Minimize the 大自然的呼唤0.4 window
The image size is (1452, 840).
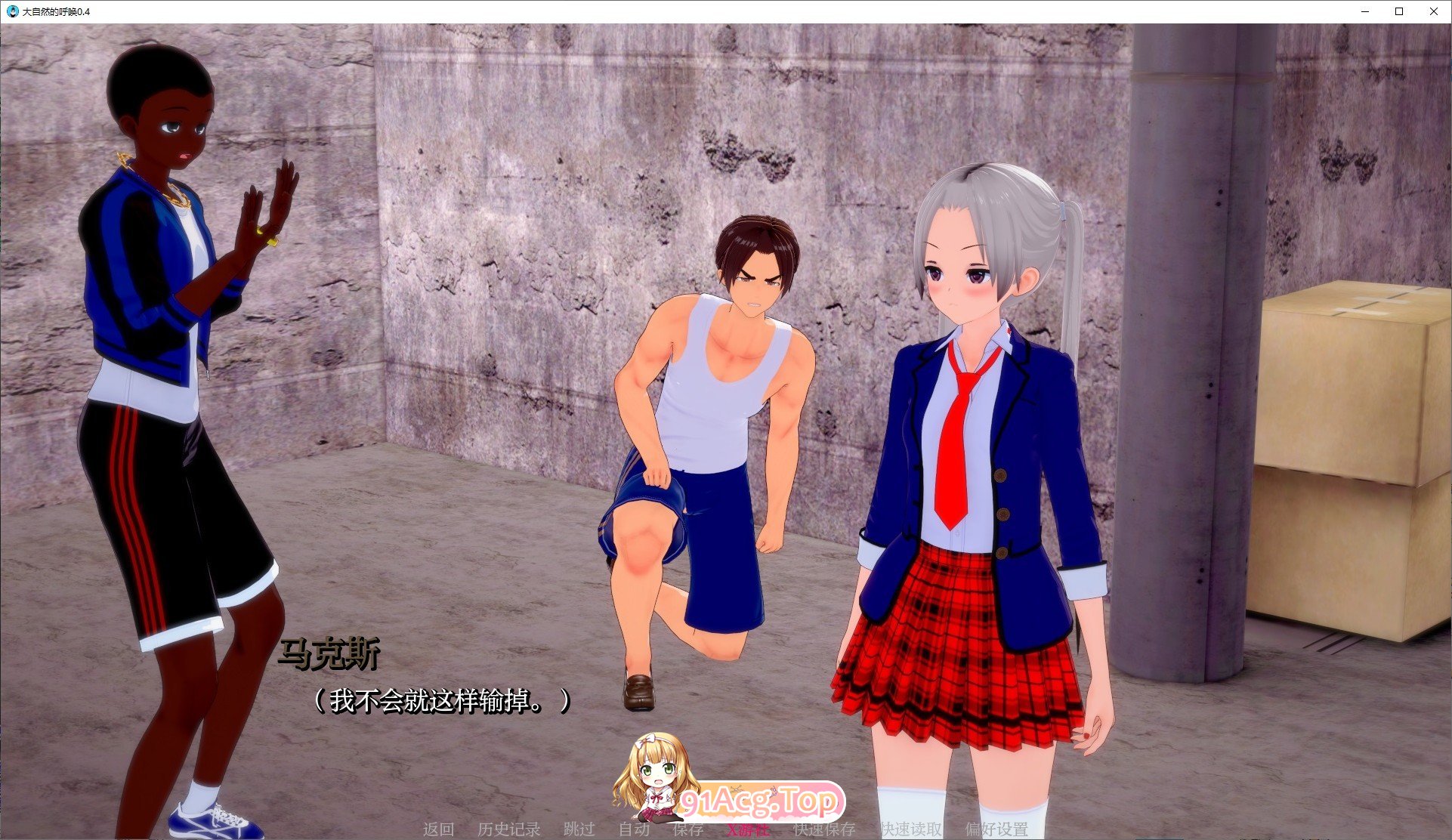click(x=1364, y=11)
